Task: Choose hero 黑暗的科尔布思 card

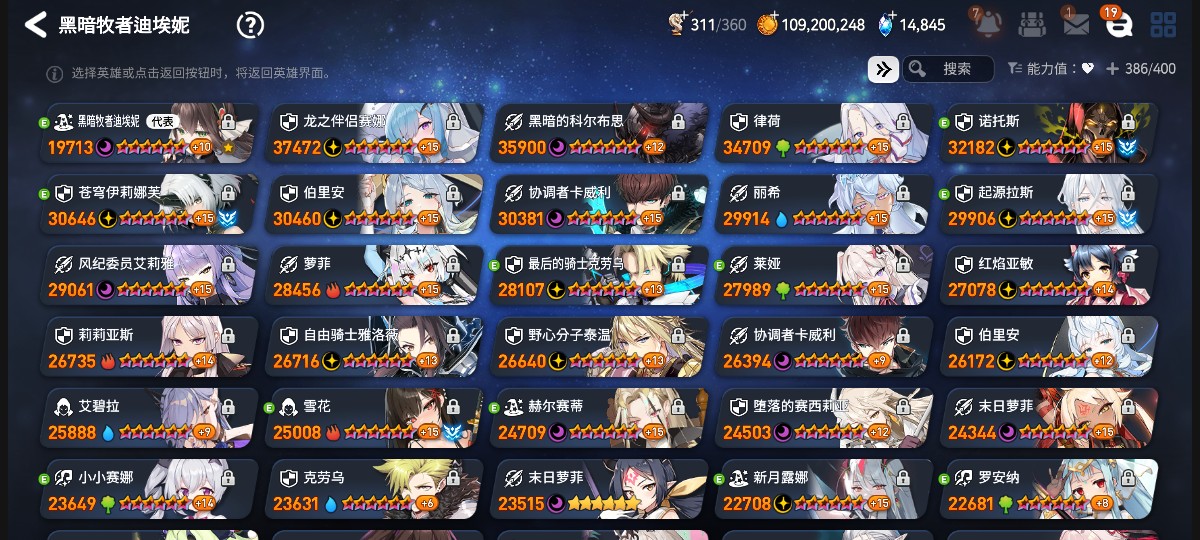Action: point(600,133)
